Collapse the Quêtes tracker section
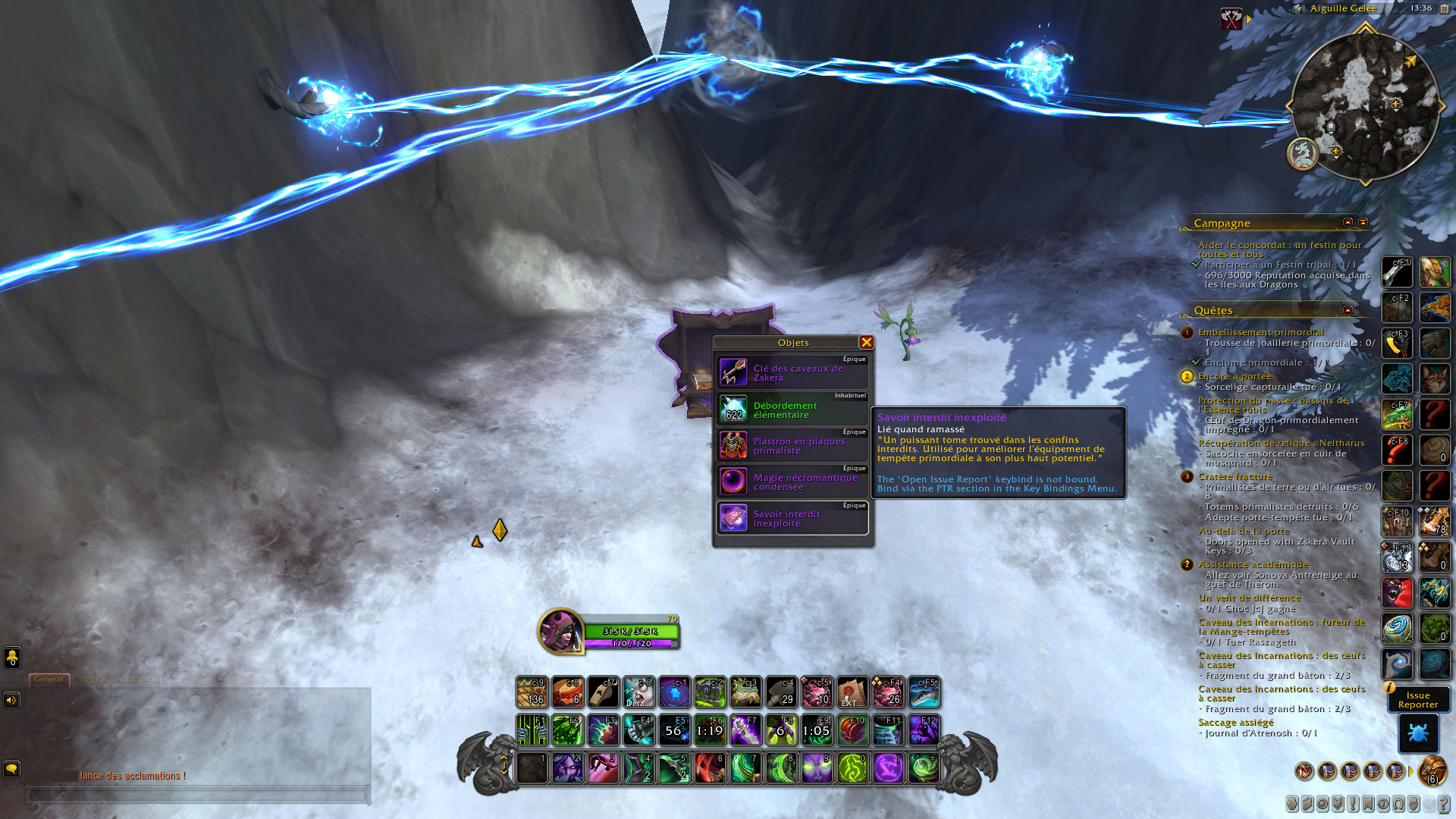 (x=1348, y=310)
